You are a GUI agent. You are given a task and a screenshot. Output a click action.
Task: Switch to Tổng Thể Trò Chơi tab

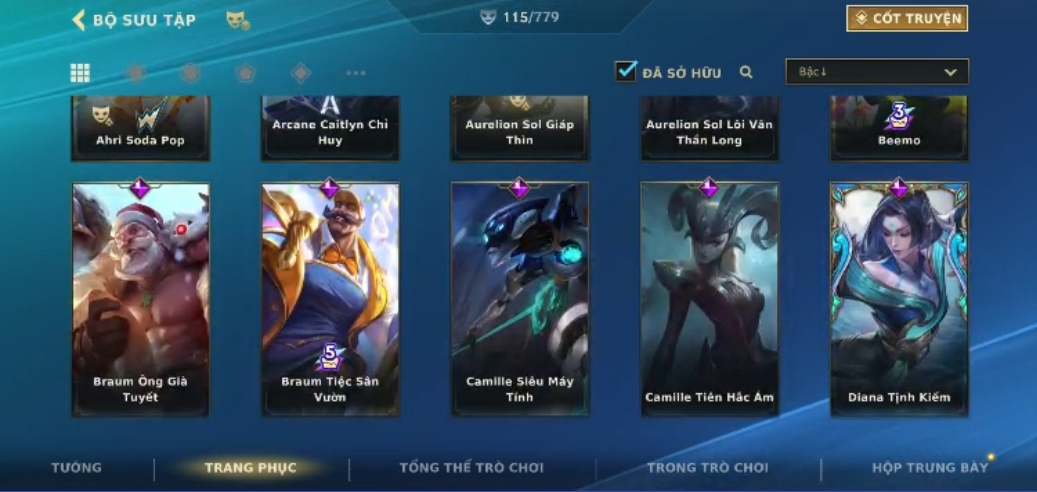[471, 468]
